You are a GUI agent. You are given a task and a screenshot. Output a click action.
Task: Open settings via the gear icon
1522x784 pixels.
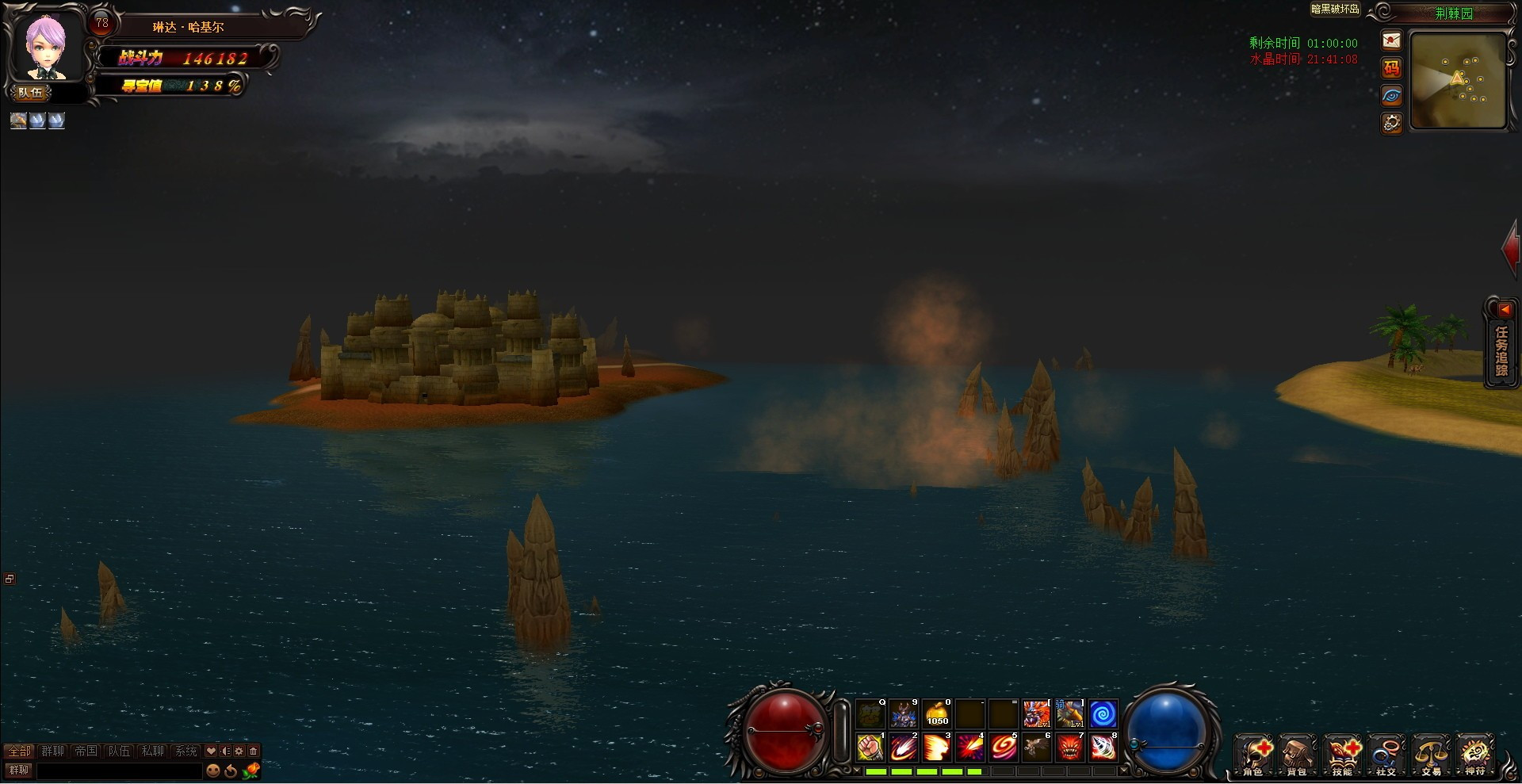pyautogui.click(x=1391, y=123)
